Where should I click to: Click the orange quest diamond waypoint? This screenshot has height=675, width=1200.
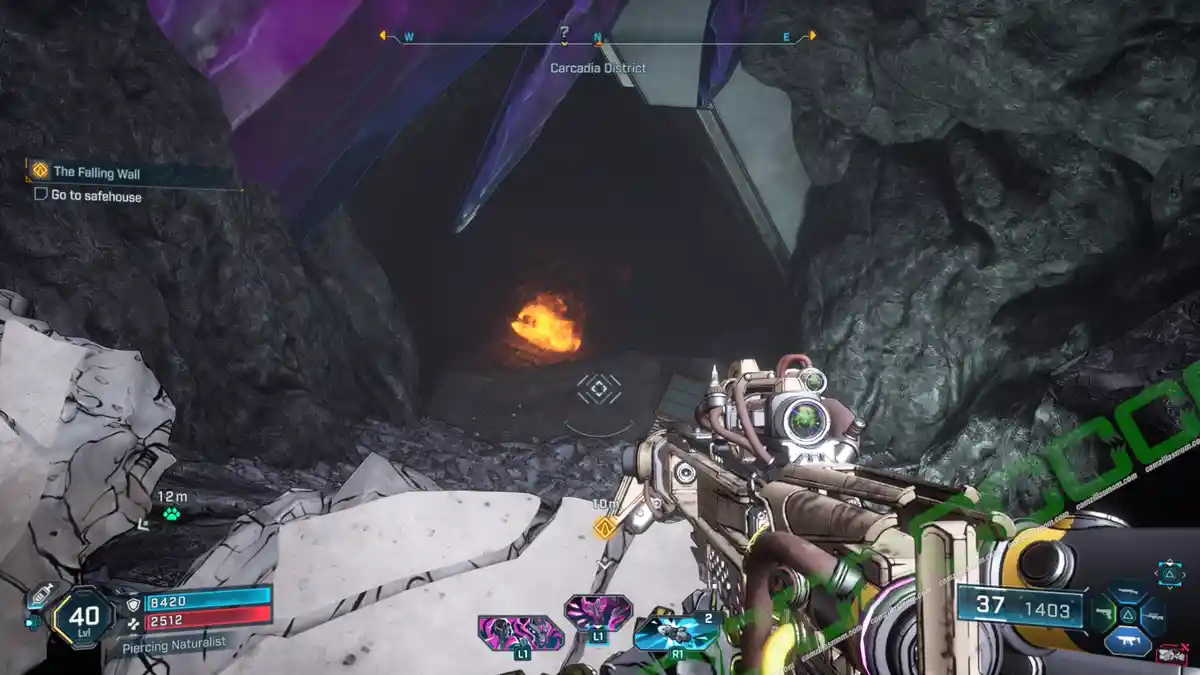603,526
